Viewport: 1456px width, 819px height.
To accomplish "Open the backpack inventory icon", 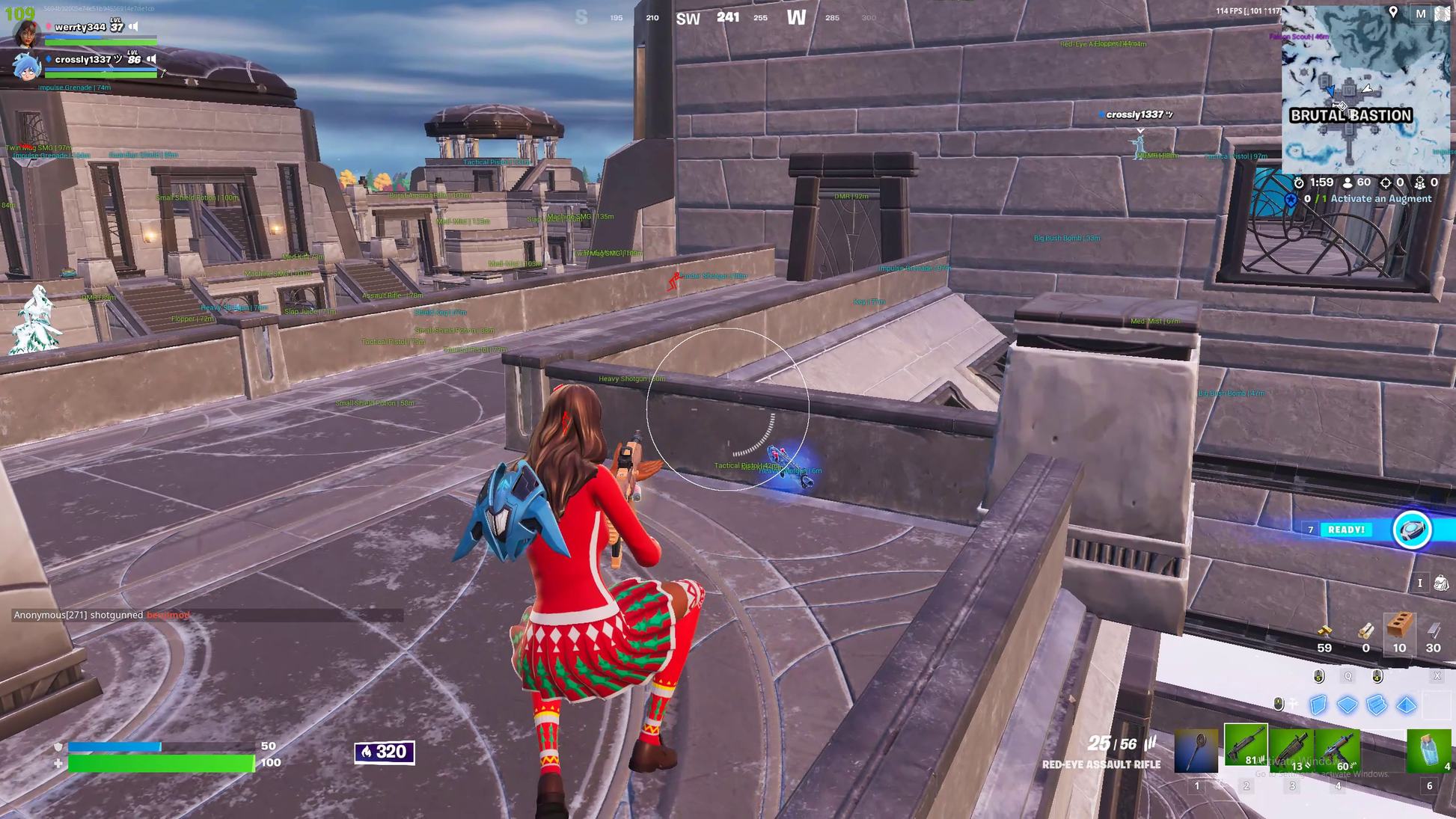I will click(x=1440, y=583).
